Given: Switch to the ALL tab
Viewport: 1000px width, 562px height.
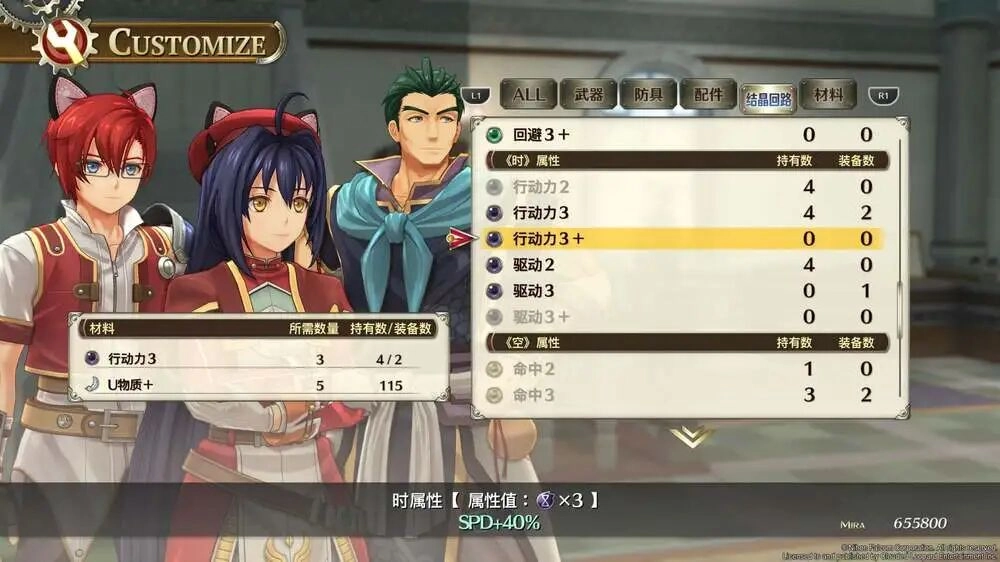Looking at the screenshot, I should click(x=528, y=95).
